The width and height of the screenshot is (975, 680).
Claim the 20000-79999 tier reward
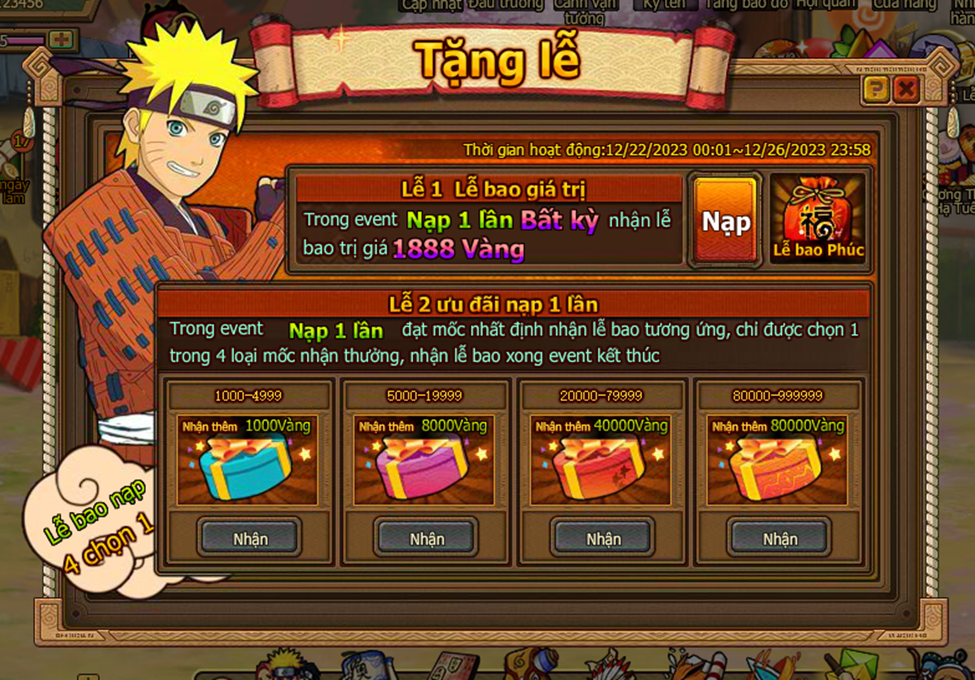603,538
